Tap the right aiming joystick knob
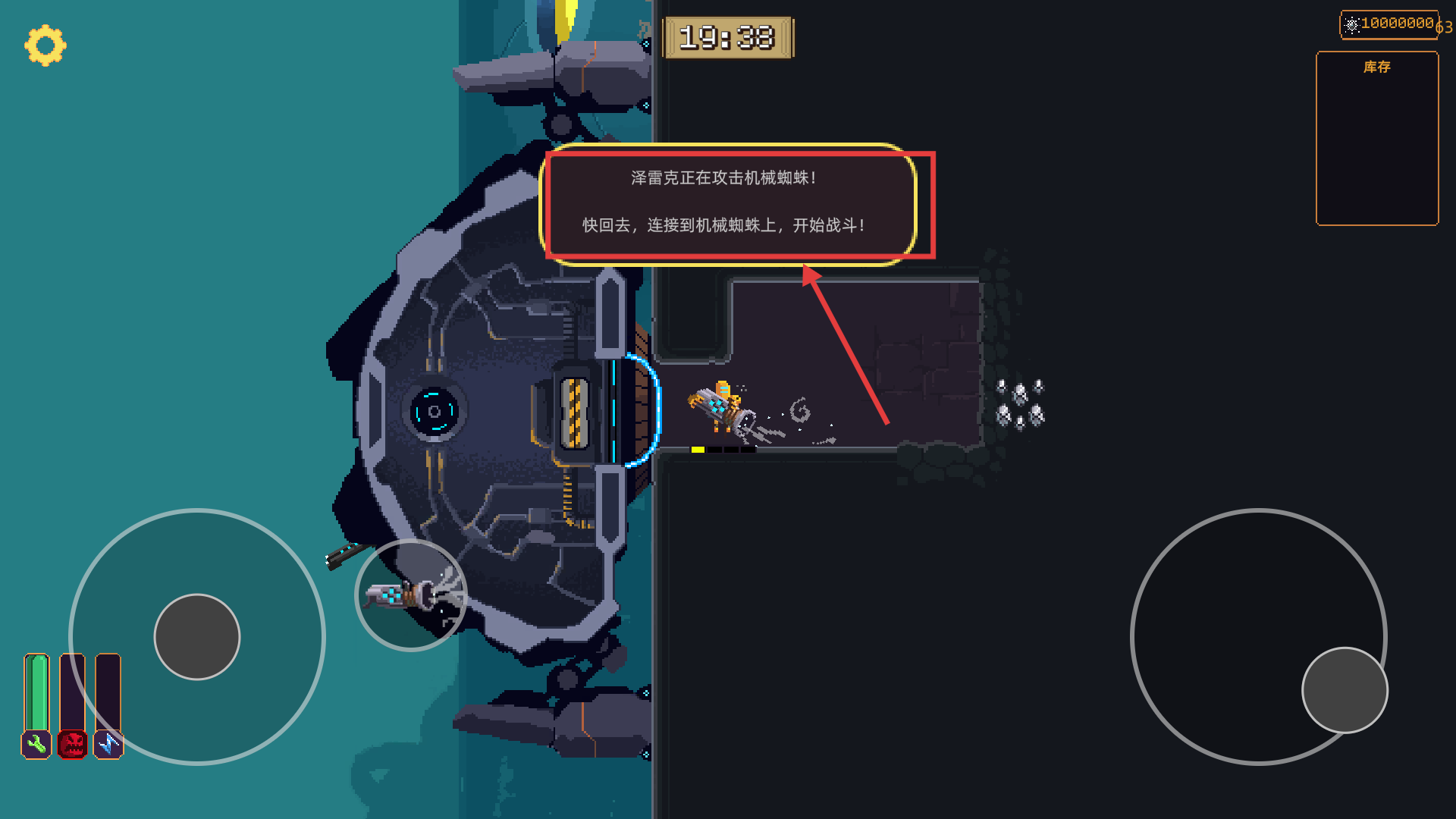This screenshot has height=819, width=1456. pos(1345,690)
